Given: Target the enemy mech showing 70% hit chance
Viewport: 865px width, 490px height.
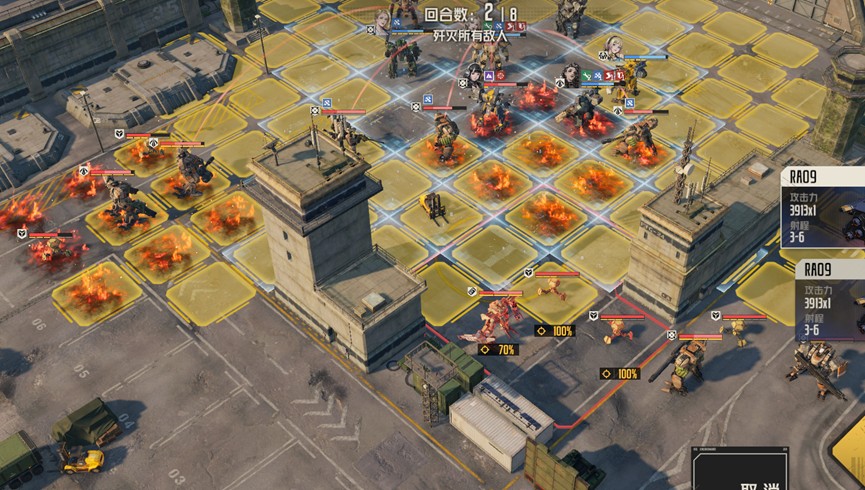Looking at the screenshot, I should (x=498, y=319).
